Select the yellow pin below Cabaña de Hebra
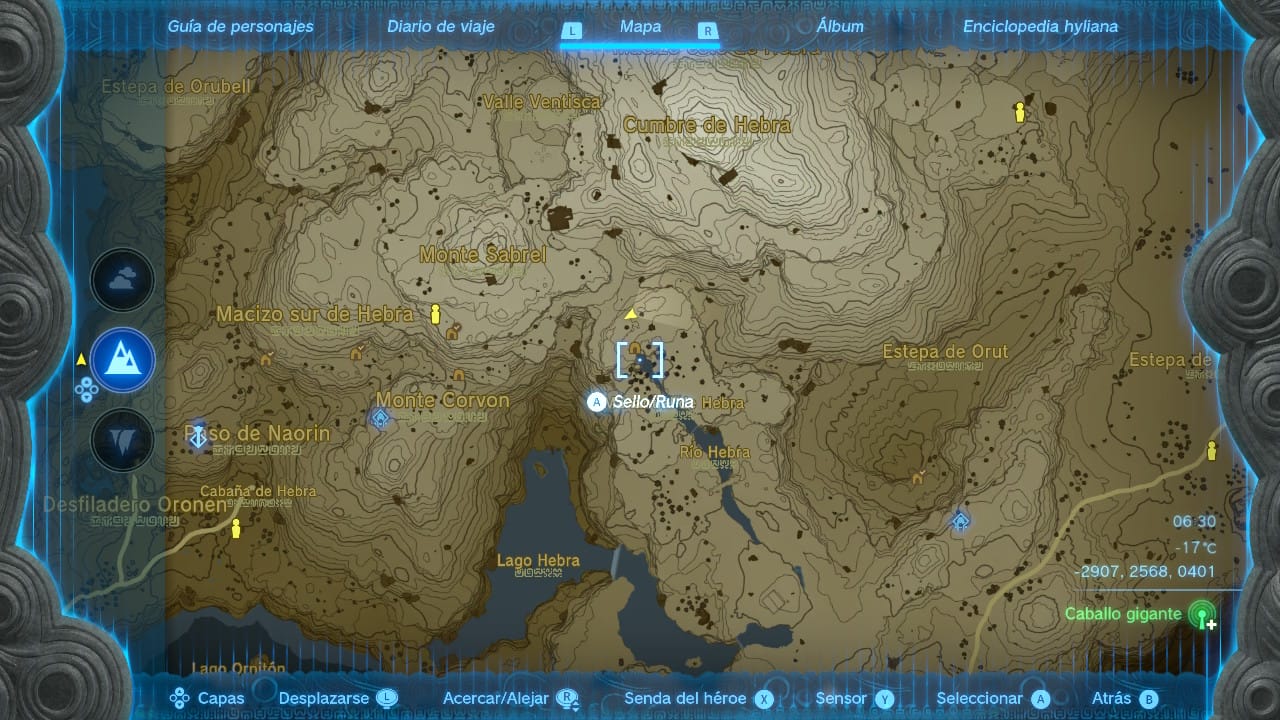The width and height of the screenshot is (1280, 720). click(x=236, y=527)
